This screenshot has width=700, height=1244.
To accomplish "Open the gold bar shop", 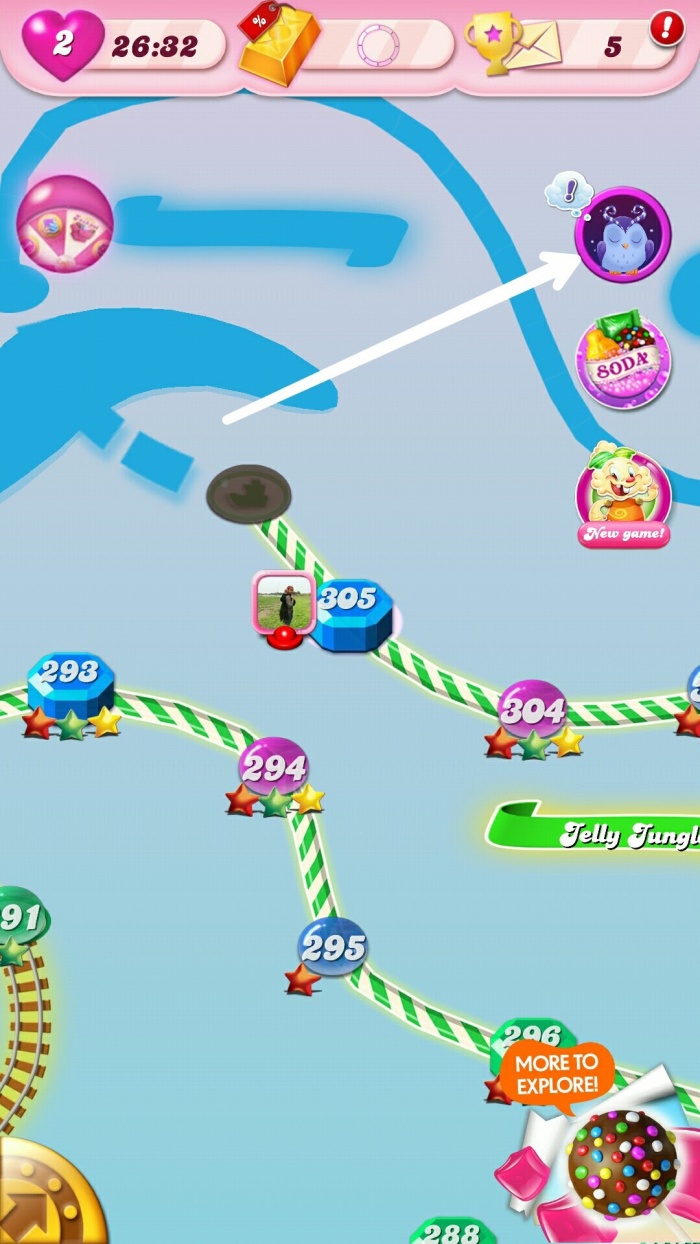I will click(279, 46).
